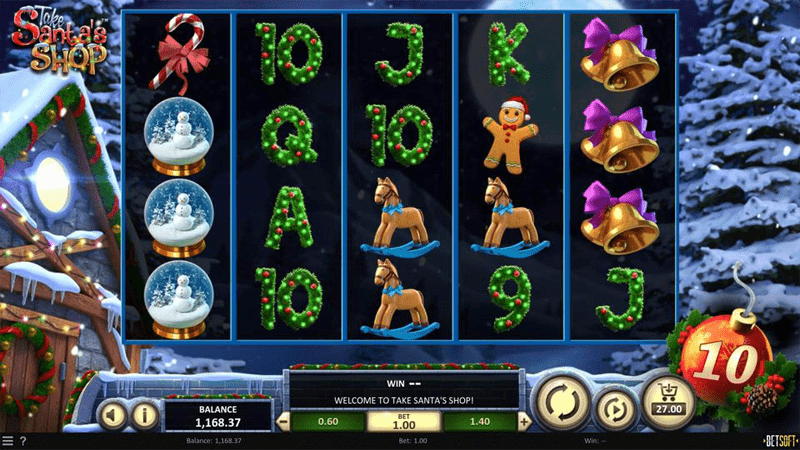The width and height of the screenshot is (800, 450).
Task: Start autoplay with the small circular arrow button
Action: tap(612, 410)
